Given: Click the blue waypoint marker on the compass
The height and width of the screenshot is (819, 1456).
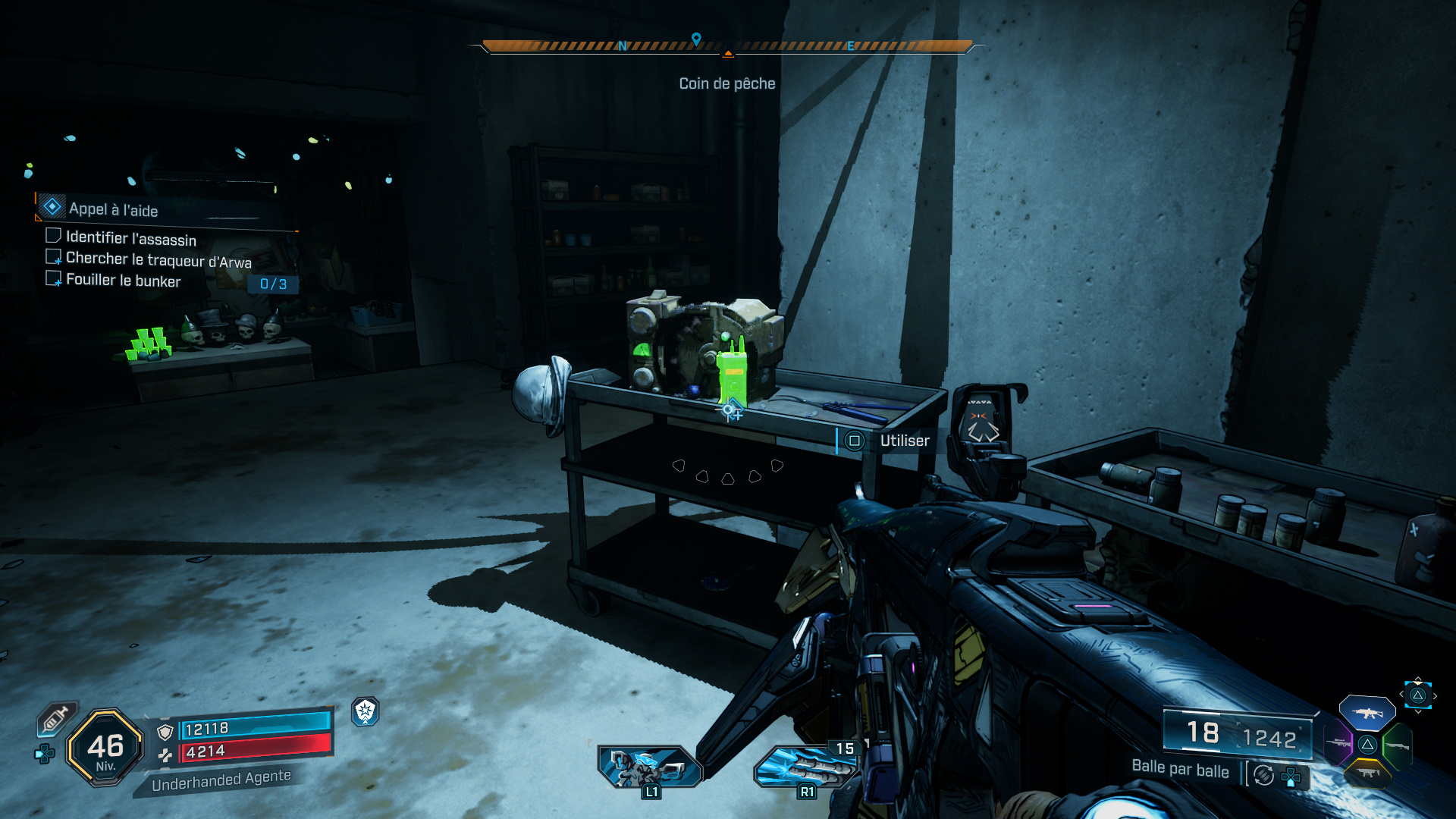Looking at the screenshot, I should click(x=696, y=38).
